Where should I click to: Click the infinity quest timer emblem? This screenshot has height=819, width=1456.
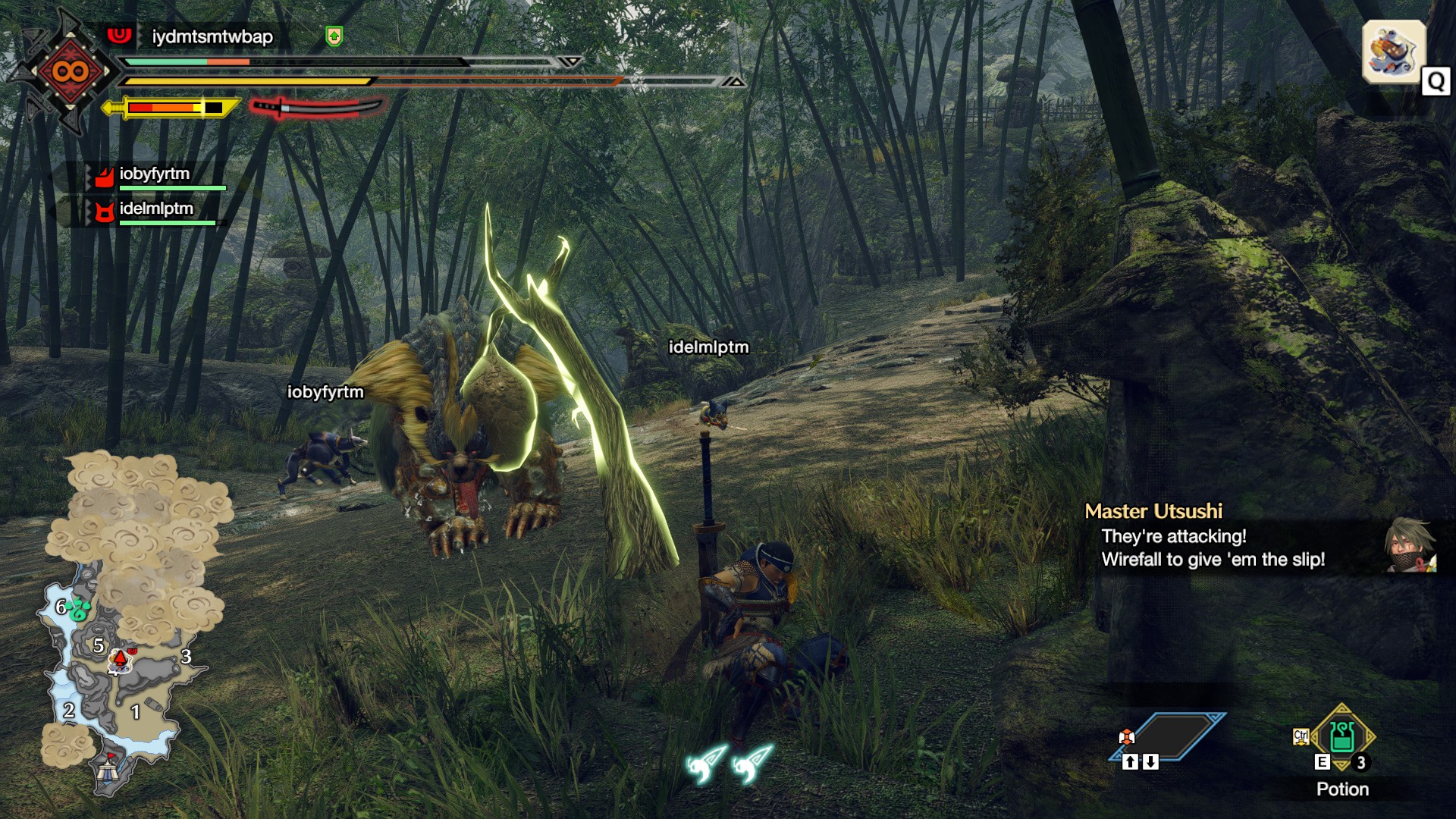coord(70,72)
